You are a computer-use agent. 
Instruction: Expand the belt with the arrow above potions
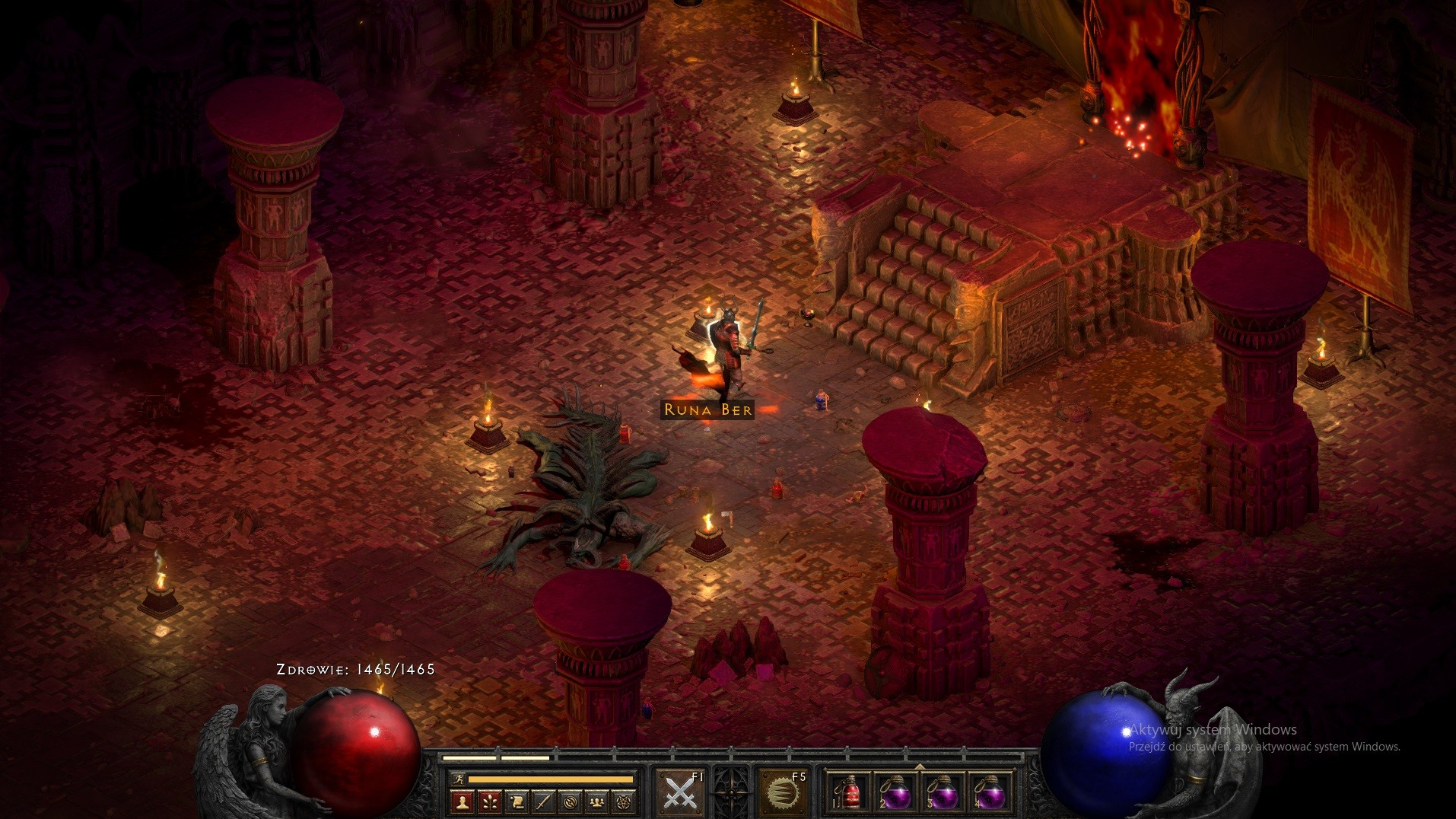point(920,766)
